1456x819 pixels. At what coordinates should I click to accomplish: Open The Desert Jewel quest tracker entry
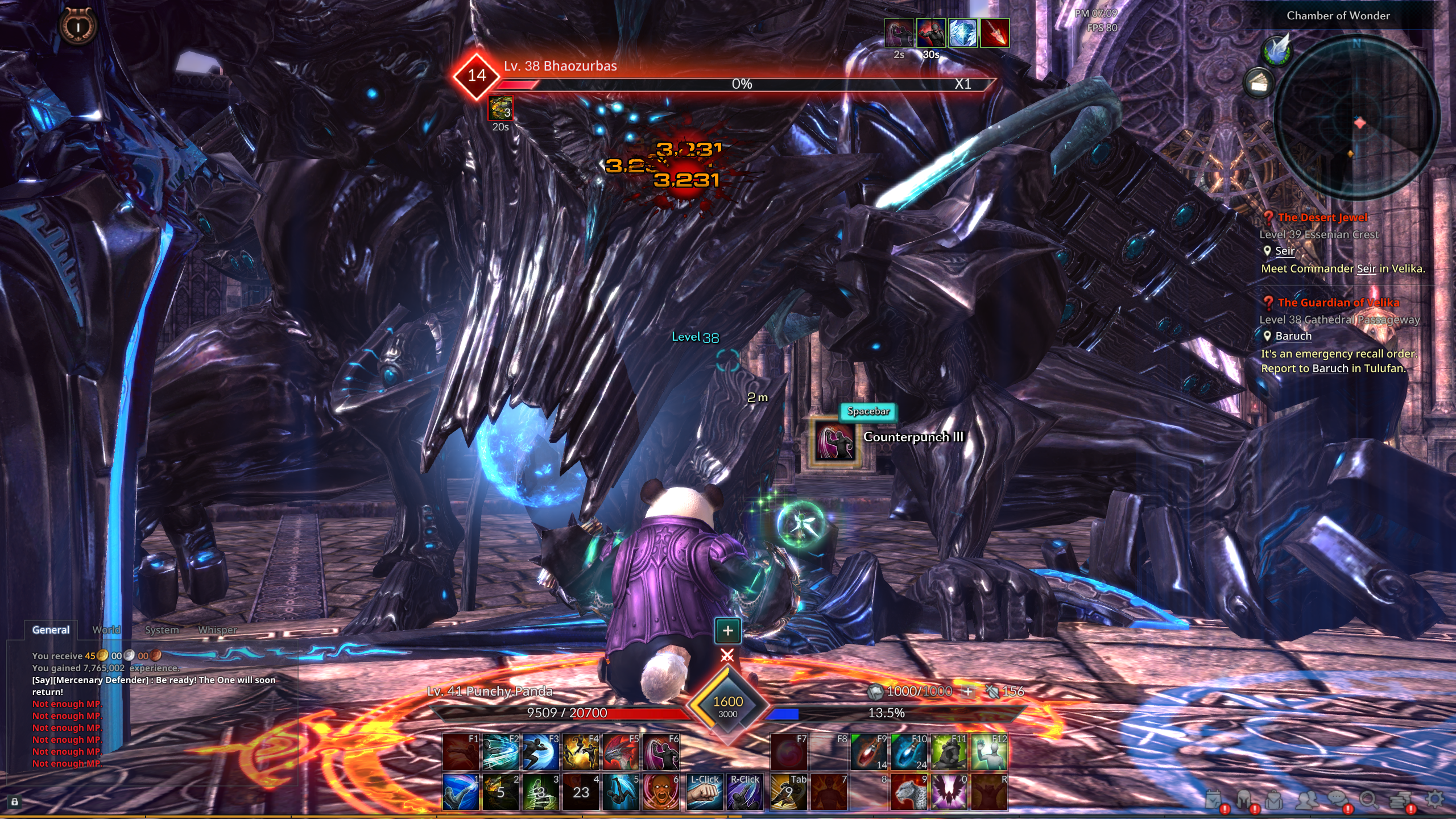1322,217
